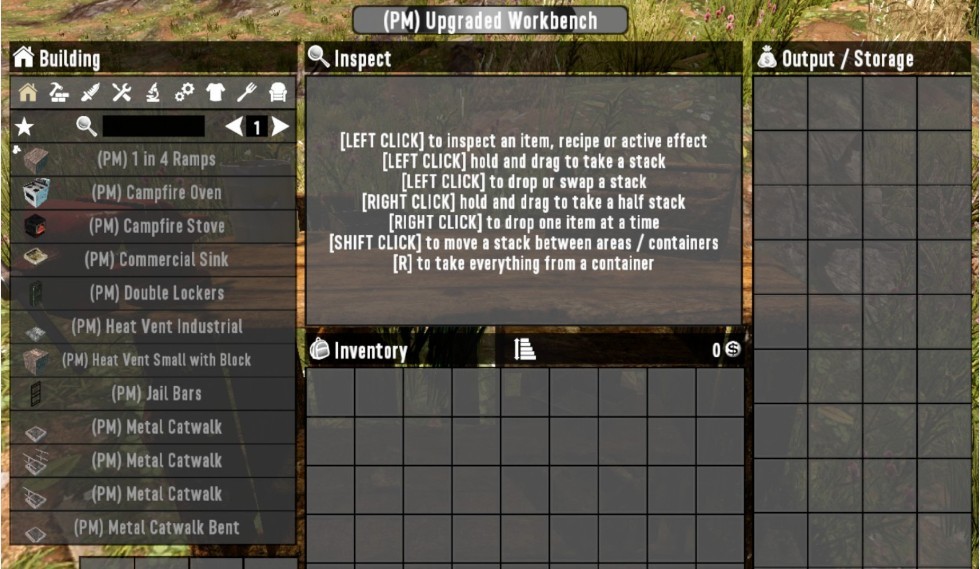980x569 pixels.
Task: Open the fork food category
Action: [x=246, y=93]
